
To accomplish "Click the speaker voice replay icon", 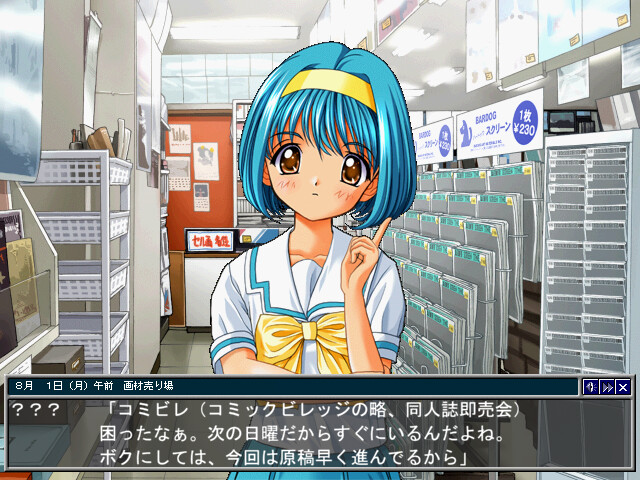I will 591,387.
